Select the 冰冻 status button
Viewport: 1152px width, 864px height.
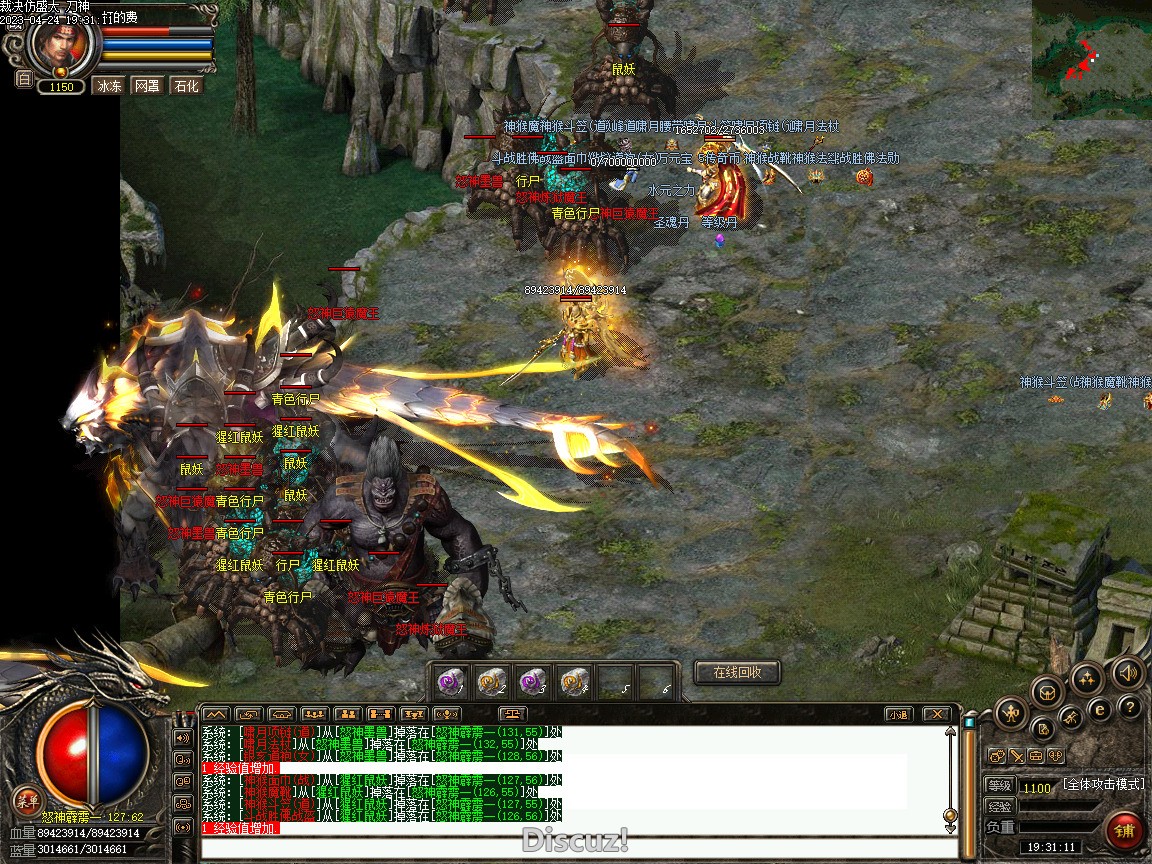(109, 86)
